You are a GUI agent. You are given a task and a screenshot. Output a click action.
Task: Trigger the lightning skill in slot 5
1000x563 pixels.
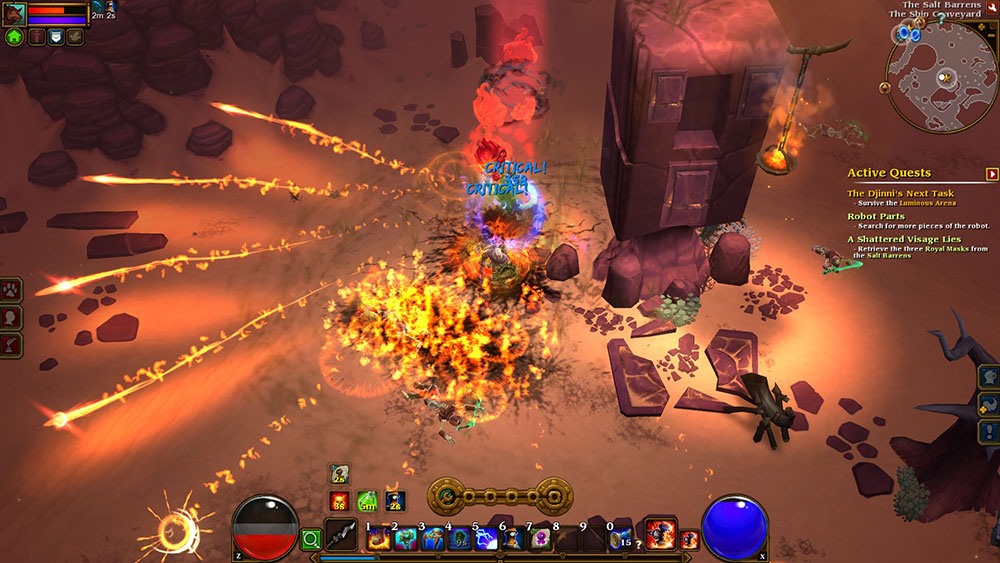(x=486, y=539)
